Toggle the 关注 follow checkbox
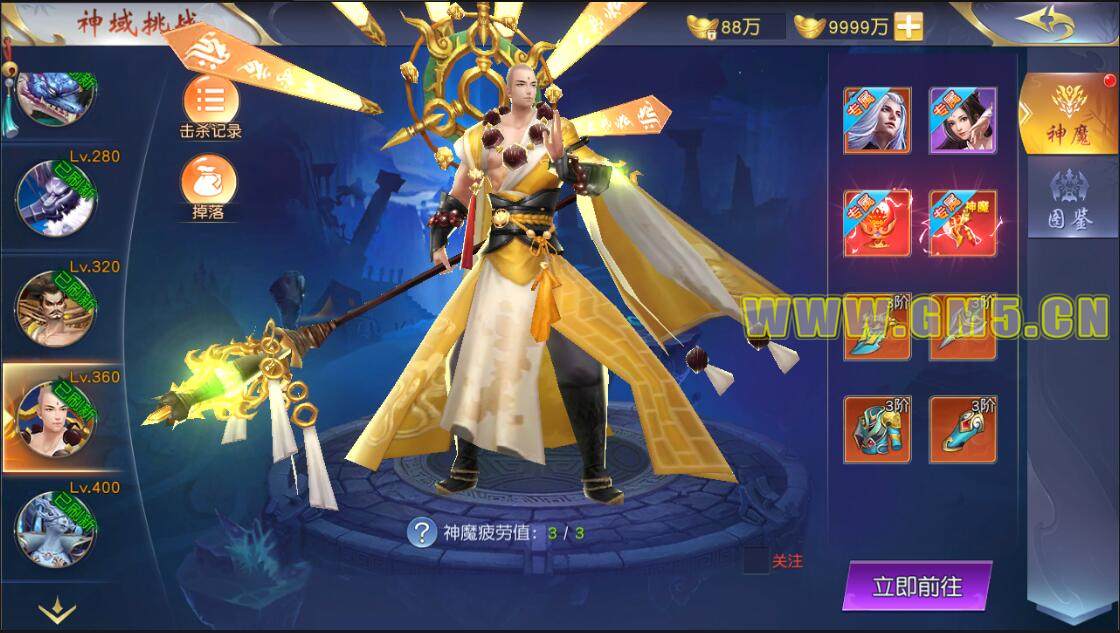 [756, 561]
